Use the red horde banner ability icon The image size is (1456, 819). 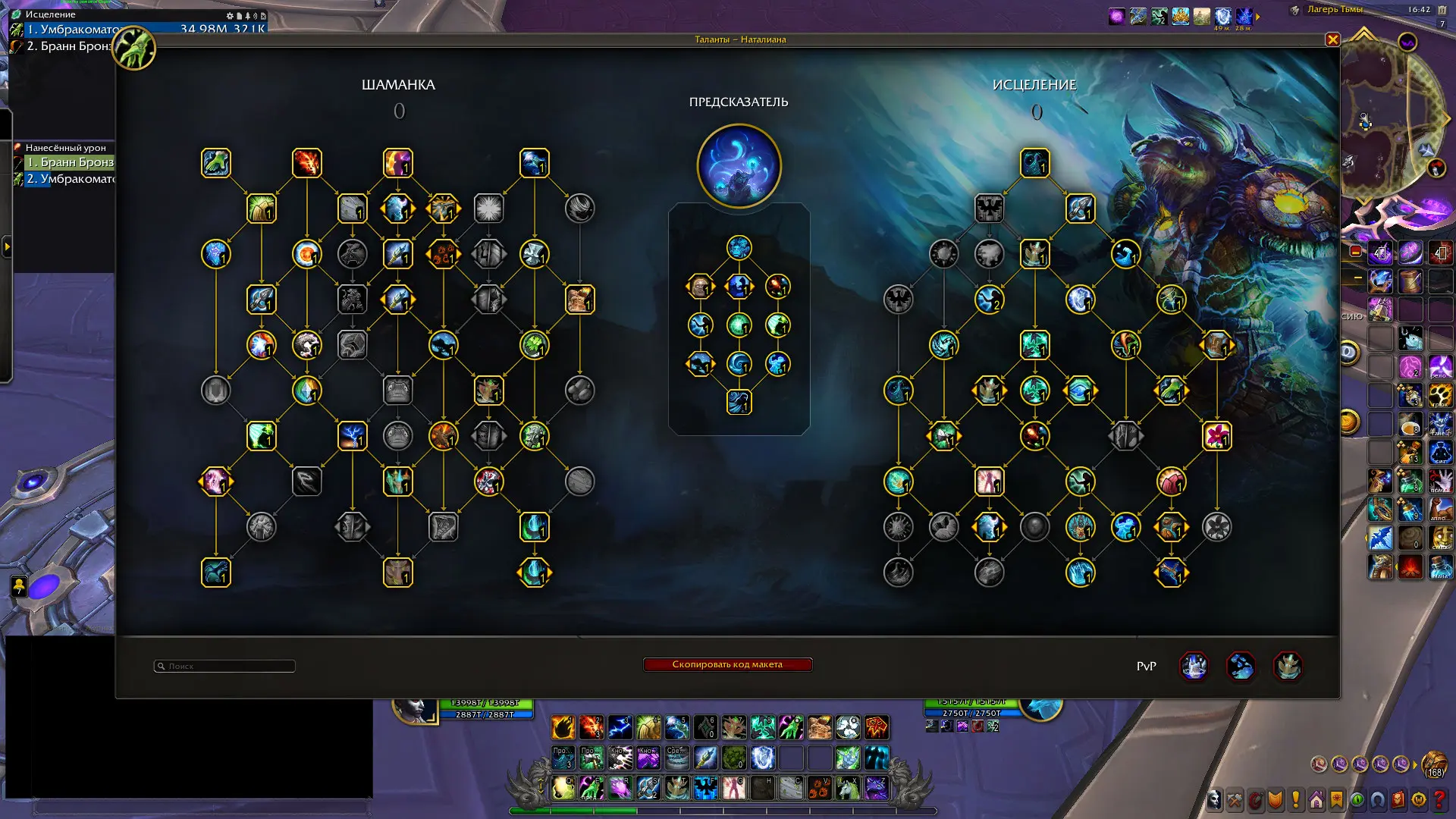tap(877, 727)
